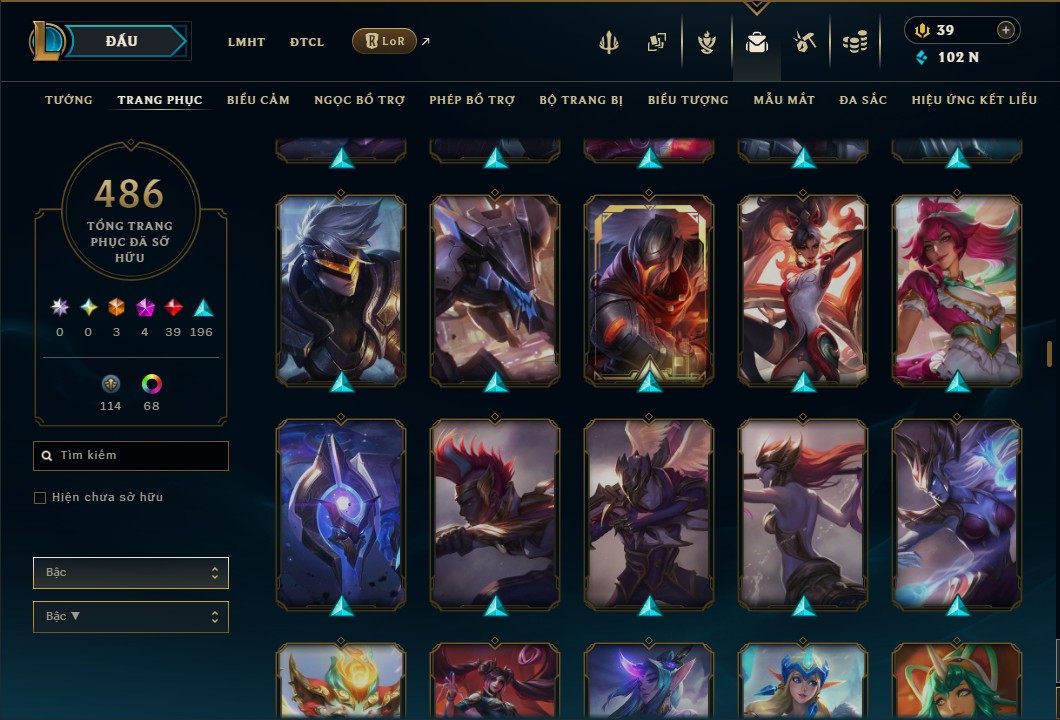The height and width of the screenshot is (720, 1060).
Task: Show the BIỂU TƯỢNG tab
Action: tap(688, 100)
